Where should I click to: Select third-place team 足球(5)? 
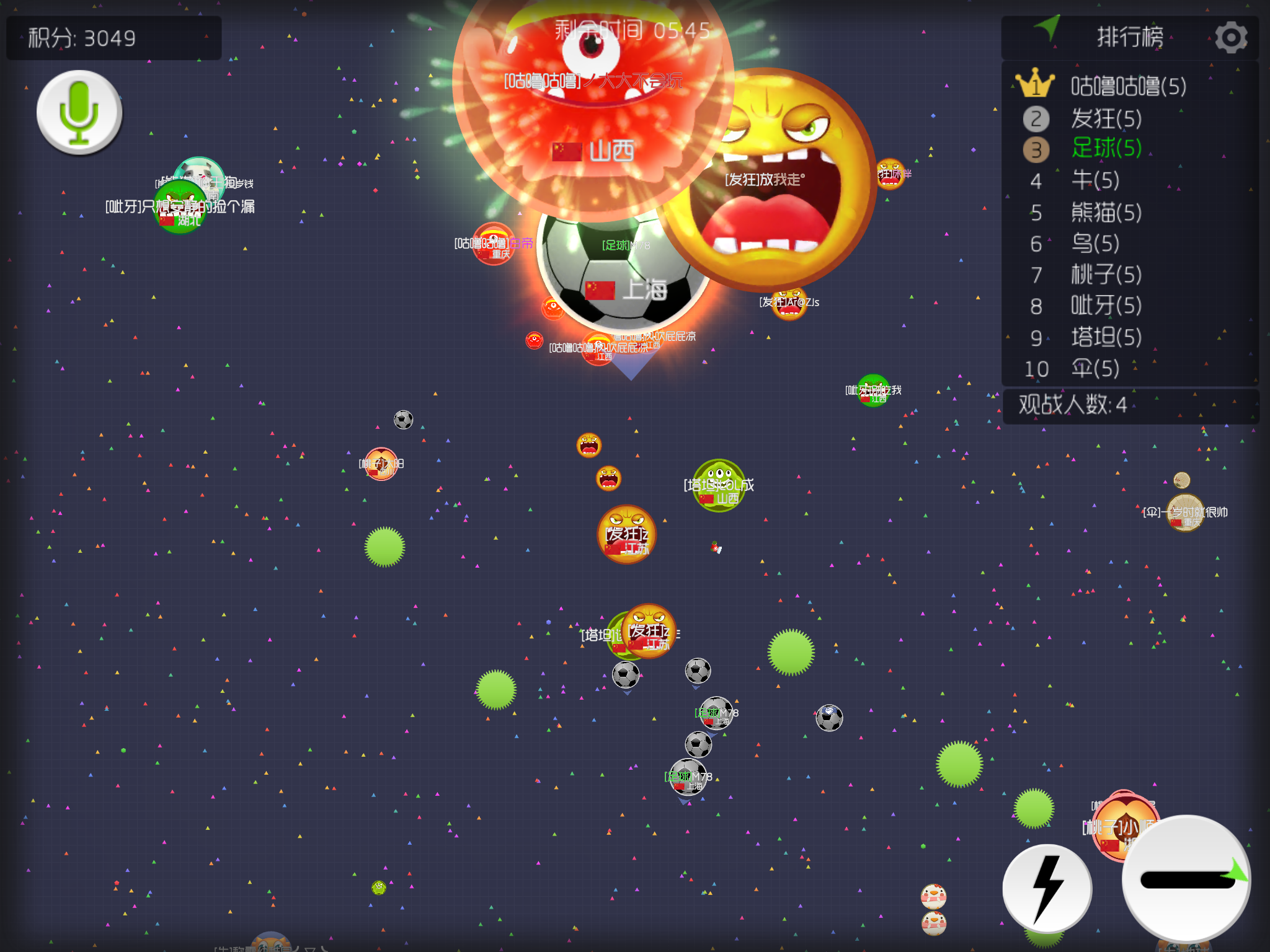click(1106, 149)
